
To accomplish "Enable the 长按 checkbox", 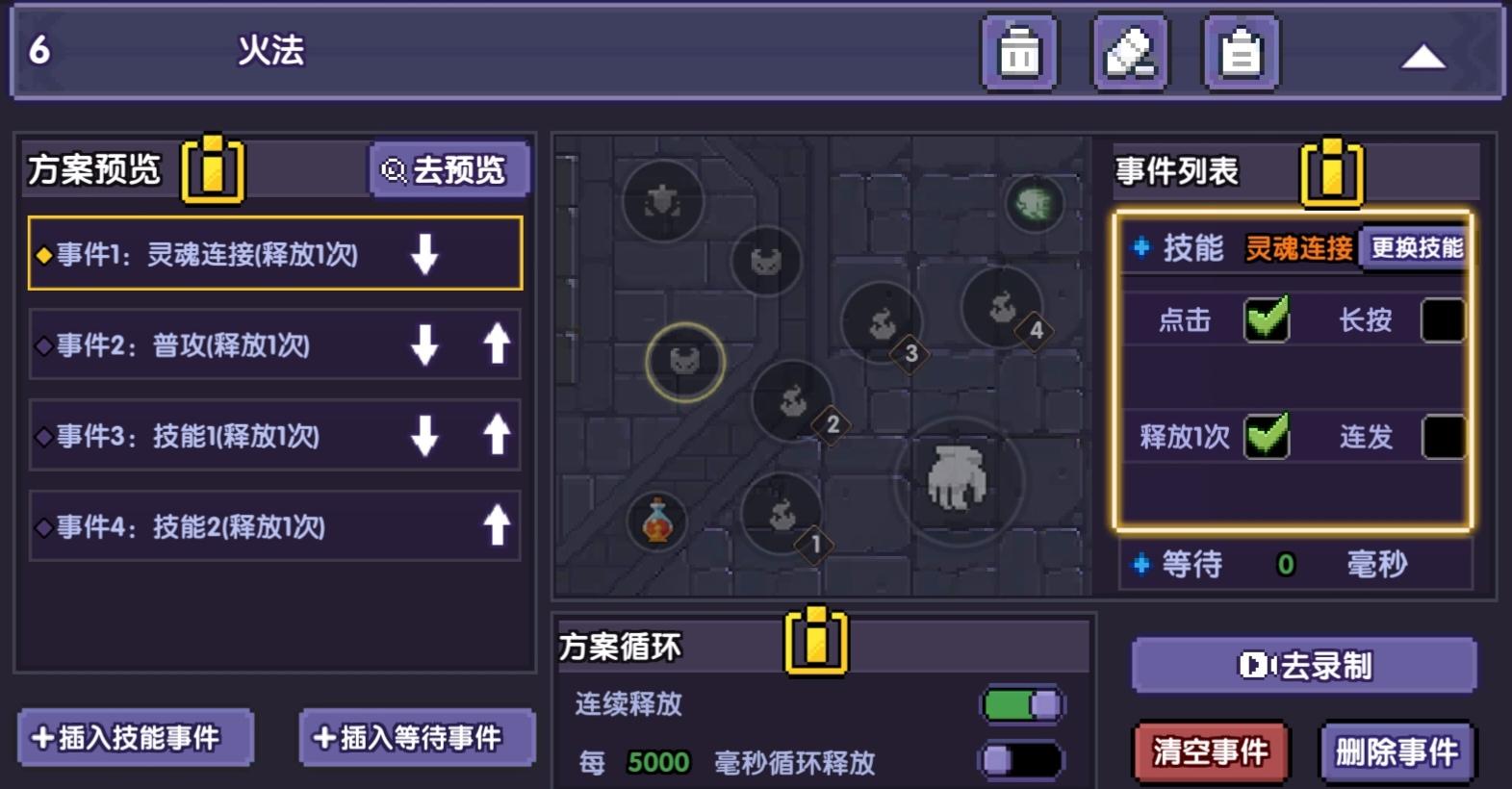I will 1442,319.
